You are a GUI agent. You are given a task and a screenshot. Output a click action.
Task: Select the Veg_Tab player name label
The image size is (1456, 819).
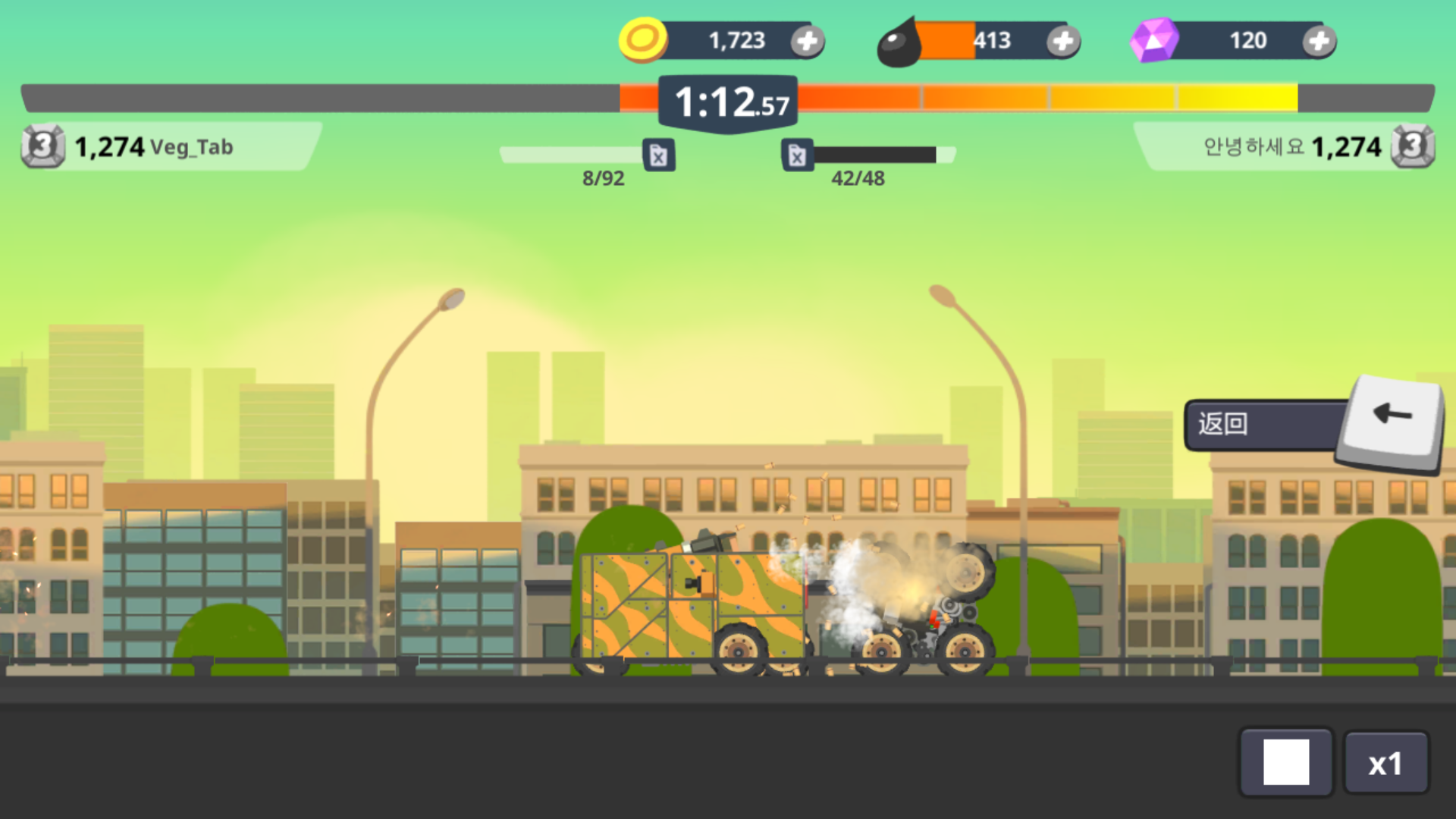coord(192,148)
